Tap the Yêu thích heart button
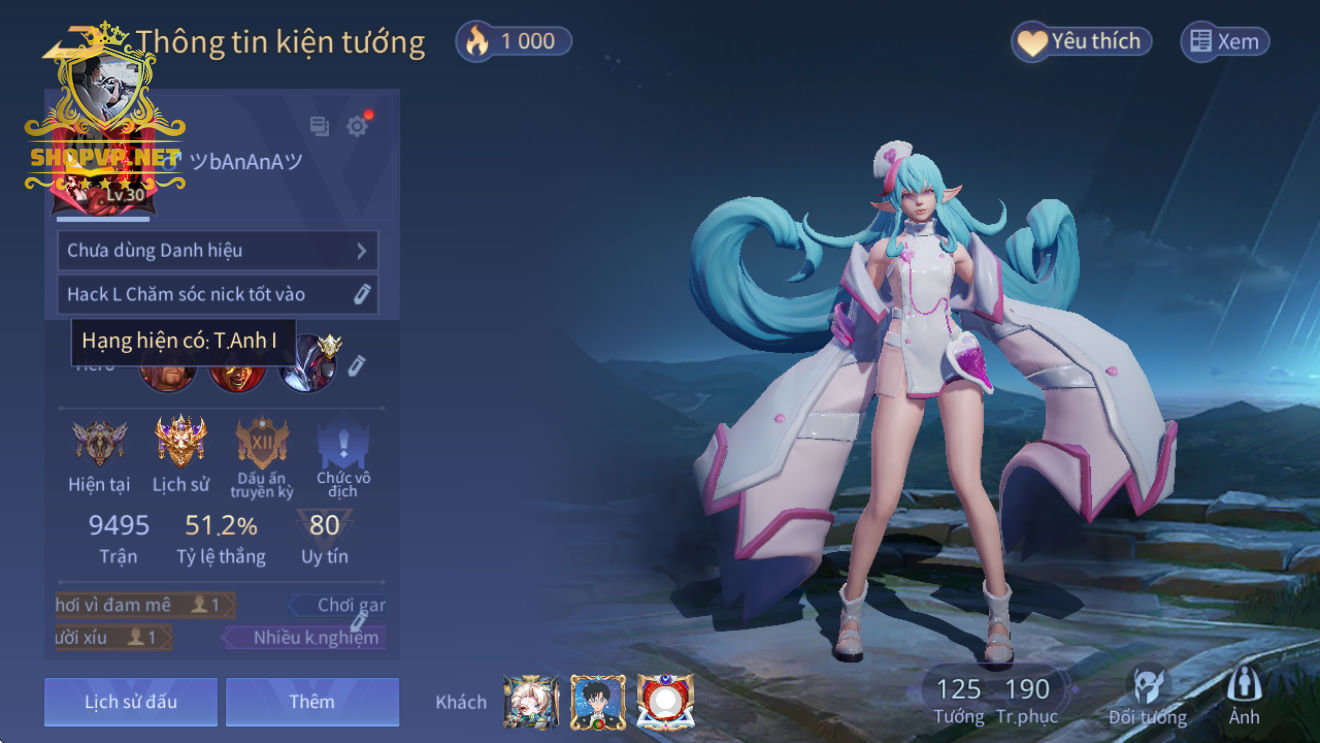1320x743 pixels. (1080, 41)
